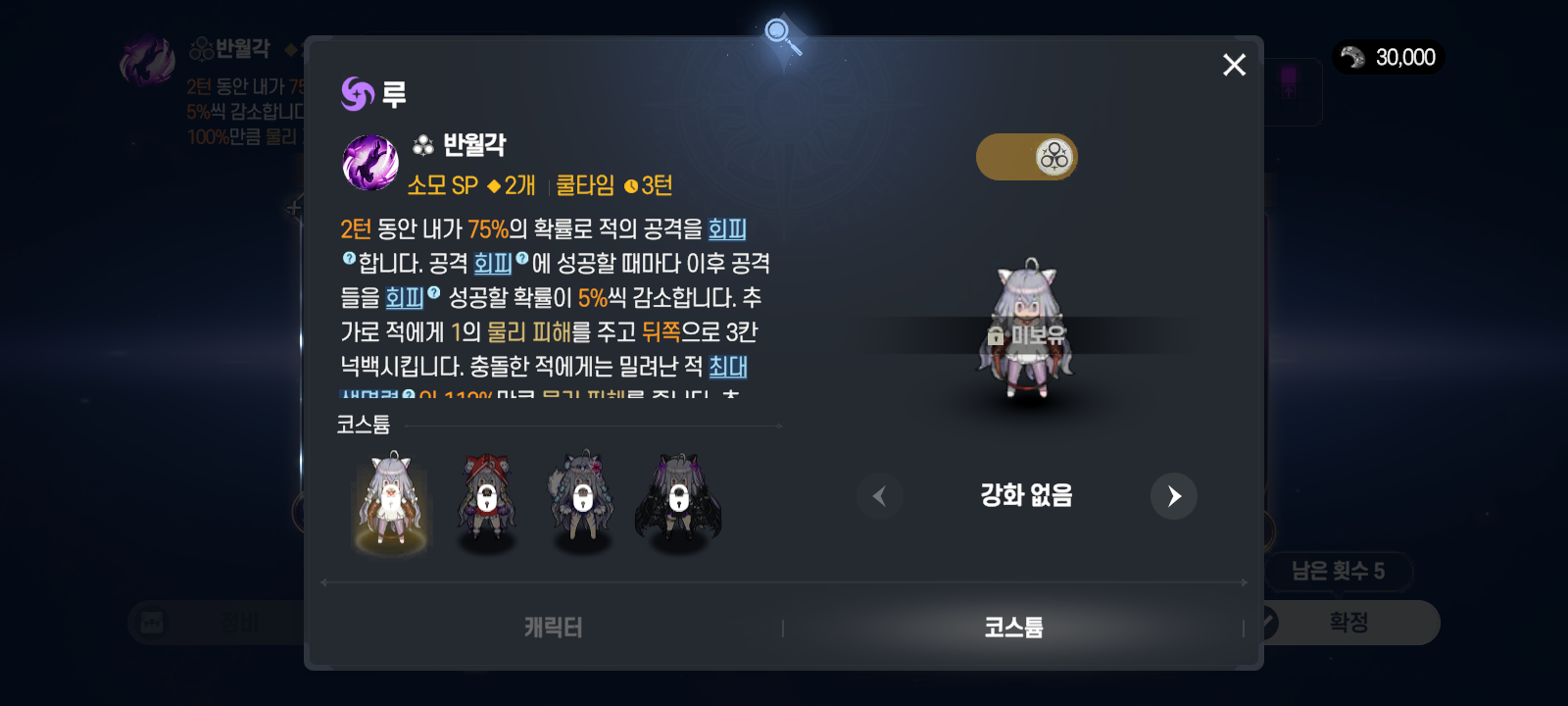Open the magnifier search icon

[x=782, y=36]
